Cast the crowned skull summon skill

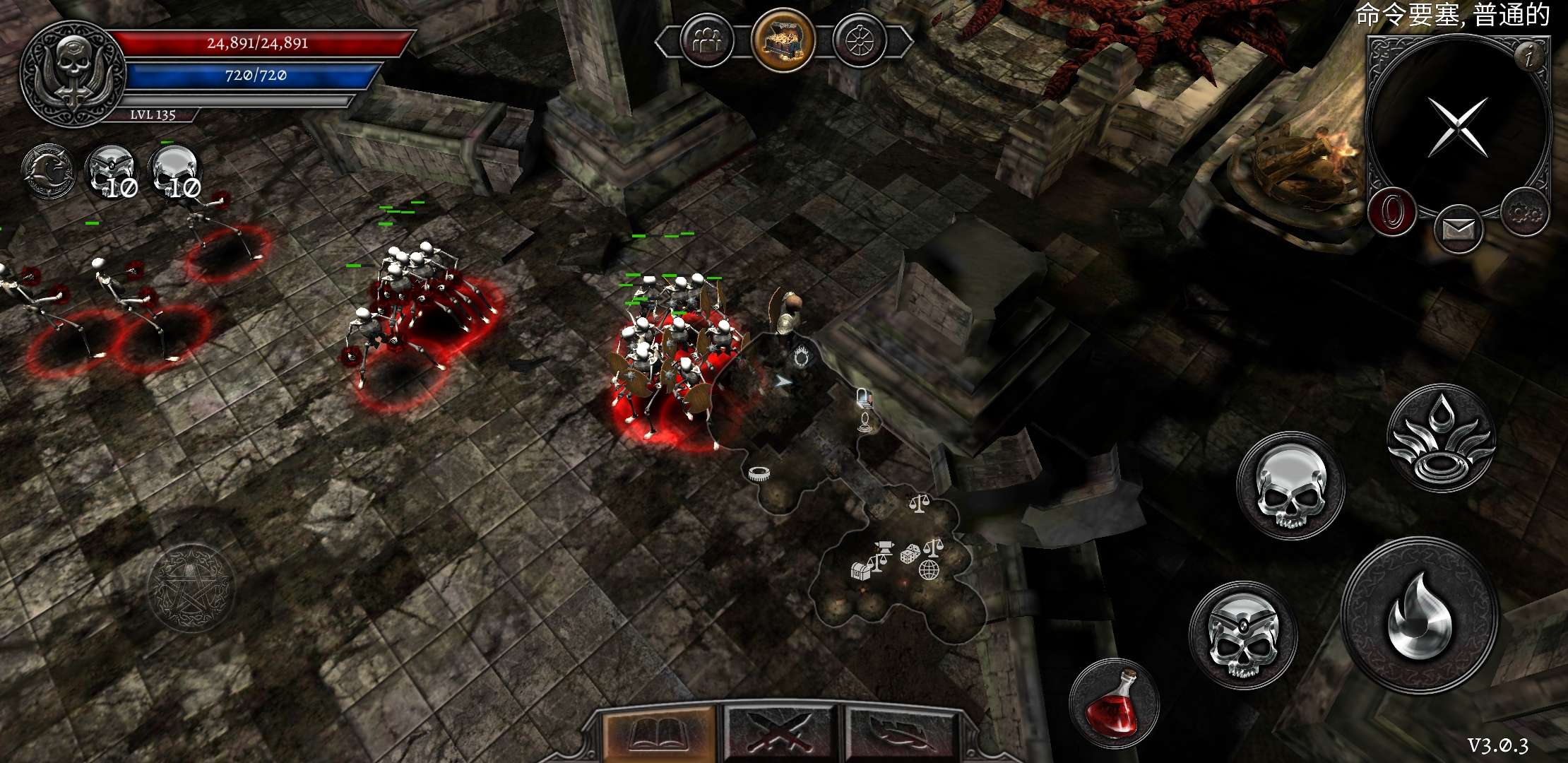[1242, 634]
